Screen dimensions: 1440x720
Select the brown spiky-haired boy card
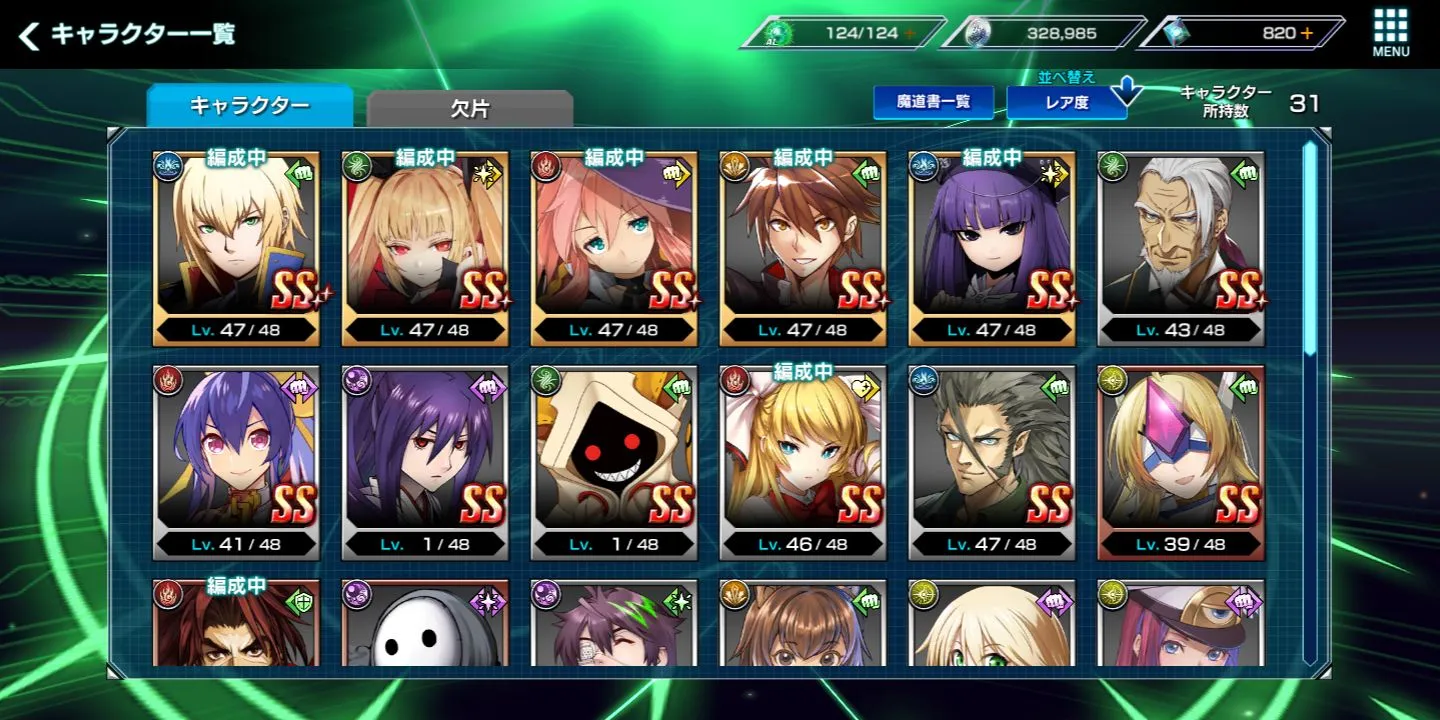pyautogui.click(x=803, y=249)
